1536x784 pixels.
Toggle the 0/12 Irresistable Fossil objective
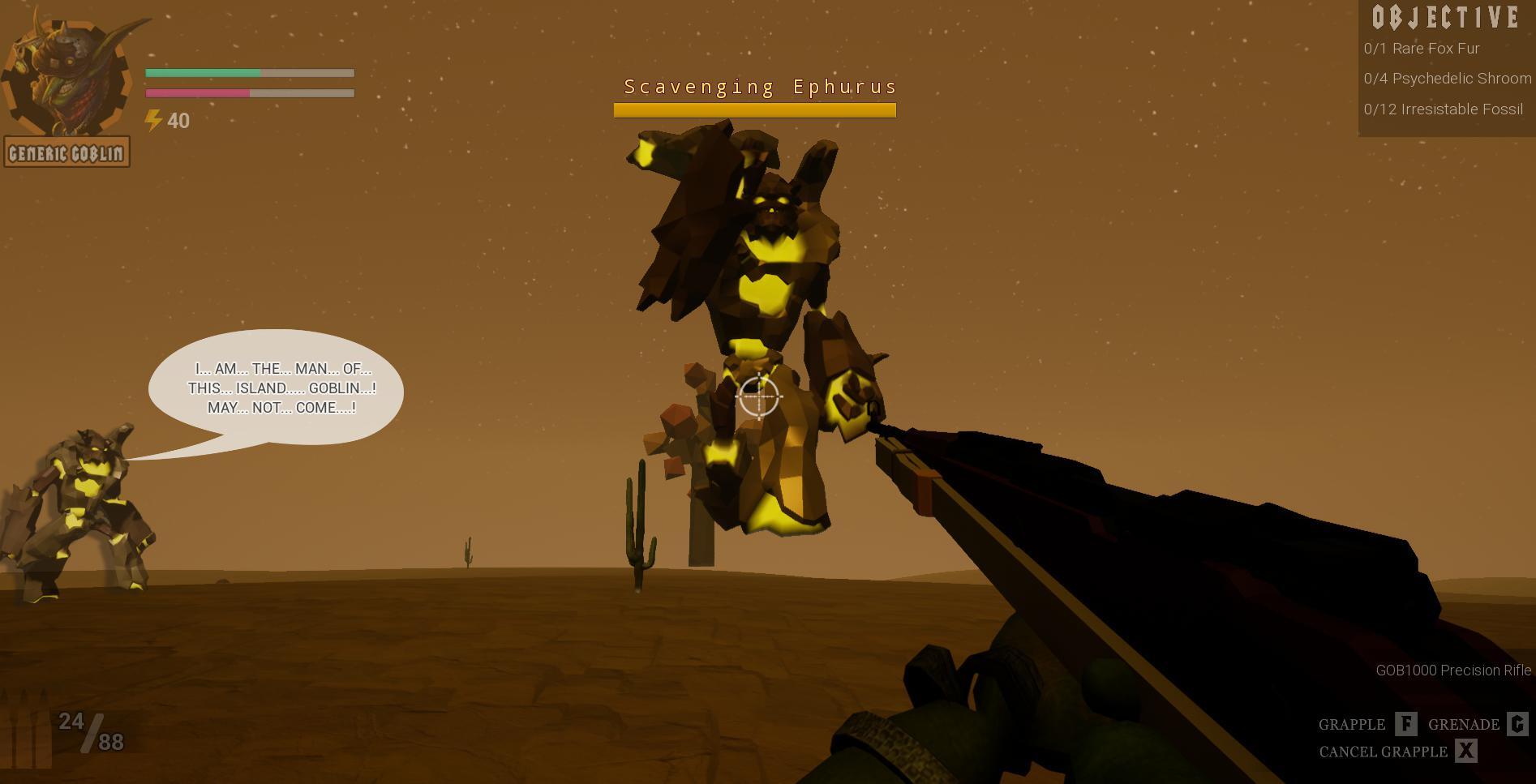(x=1443, y=109)
